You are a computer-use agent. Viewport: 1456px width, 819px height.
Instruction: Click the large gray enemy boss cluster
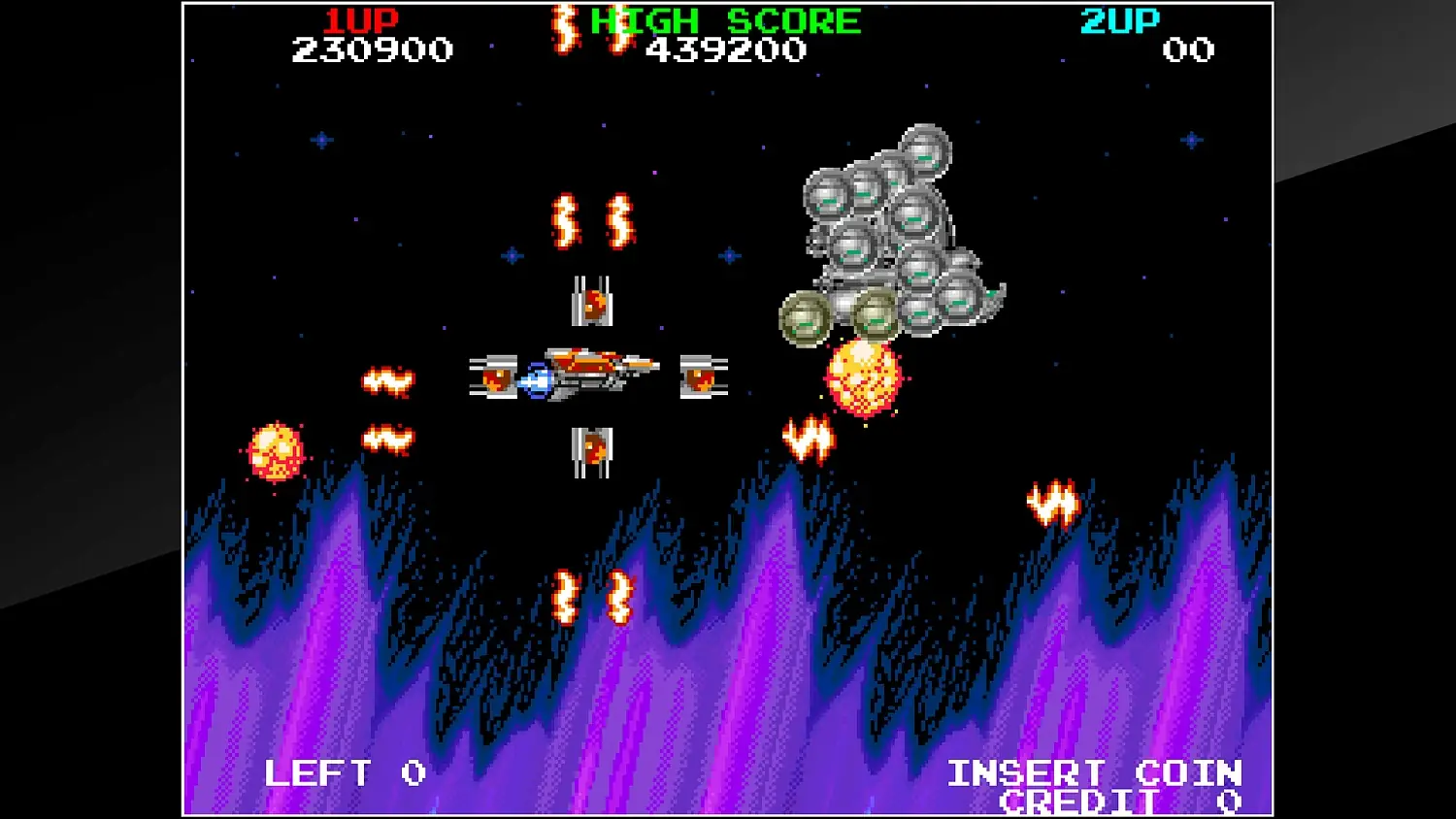point(888,223)
